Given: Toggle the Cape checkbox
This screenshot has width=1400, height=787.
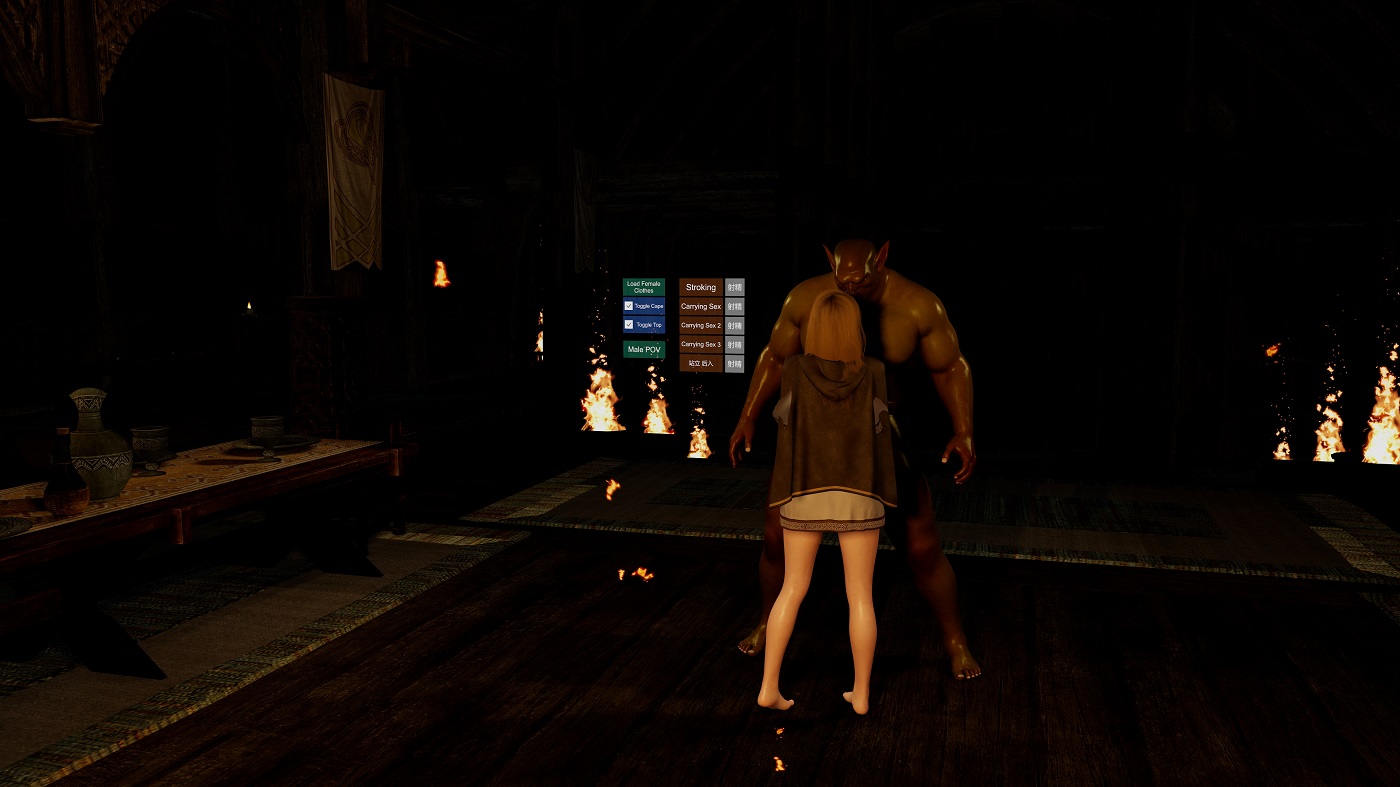Looking at the screenshot, I should 629,306.
